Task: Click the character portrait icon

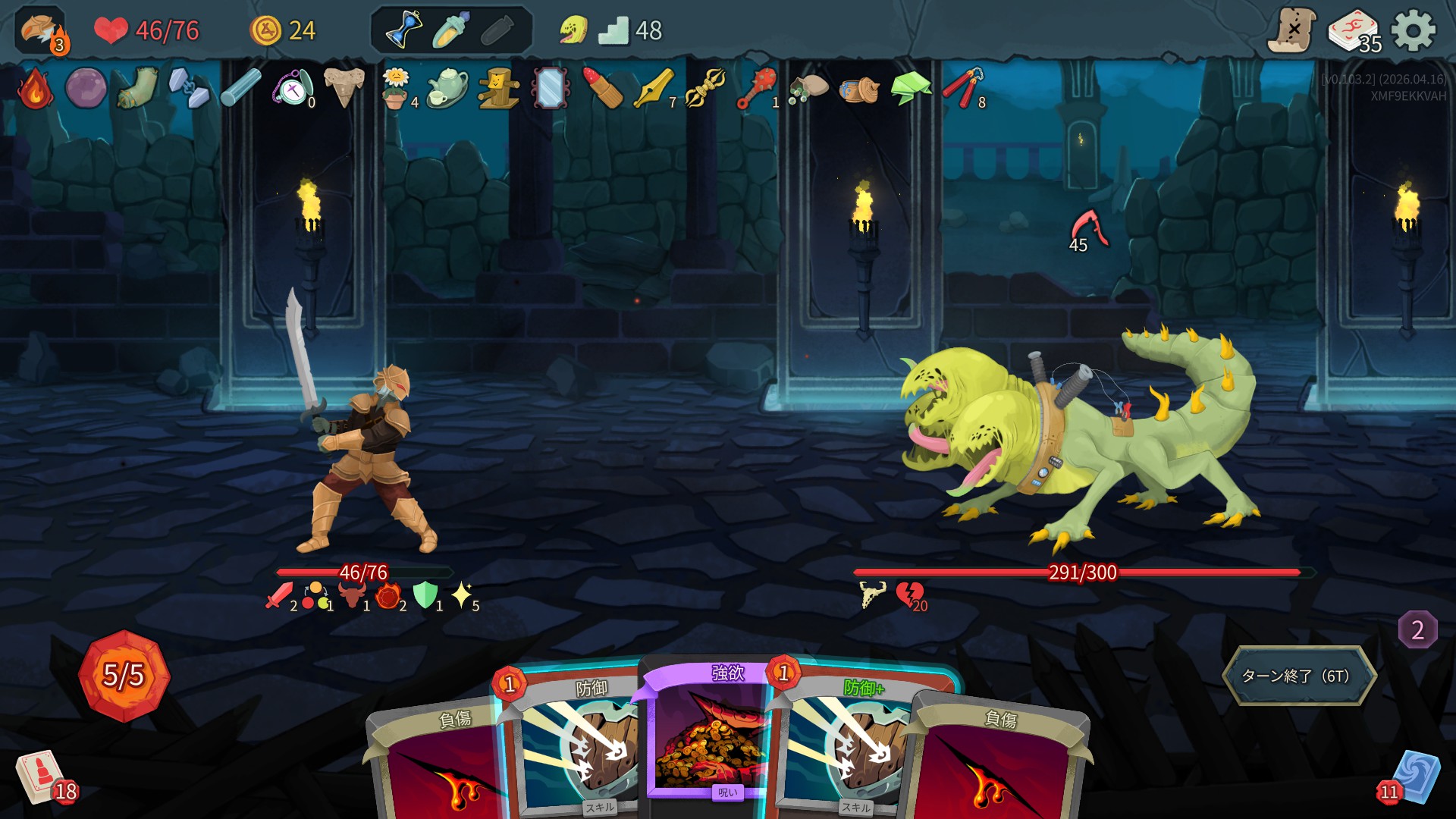Action: click(39, 30)
